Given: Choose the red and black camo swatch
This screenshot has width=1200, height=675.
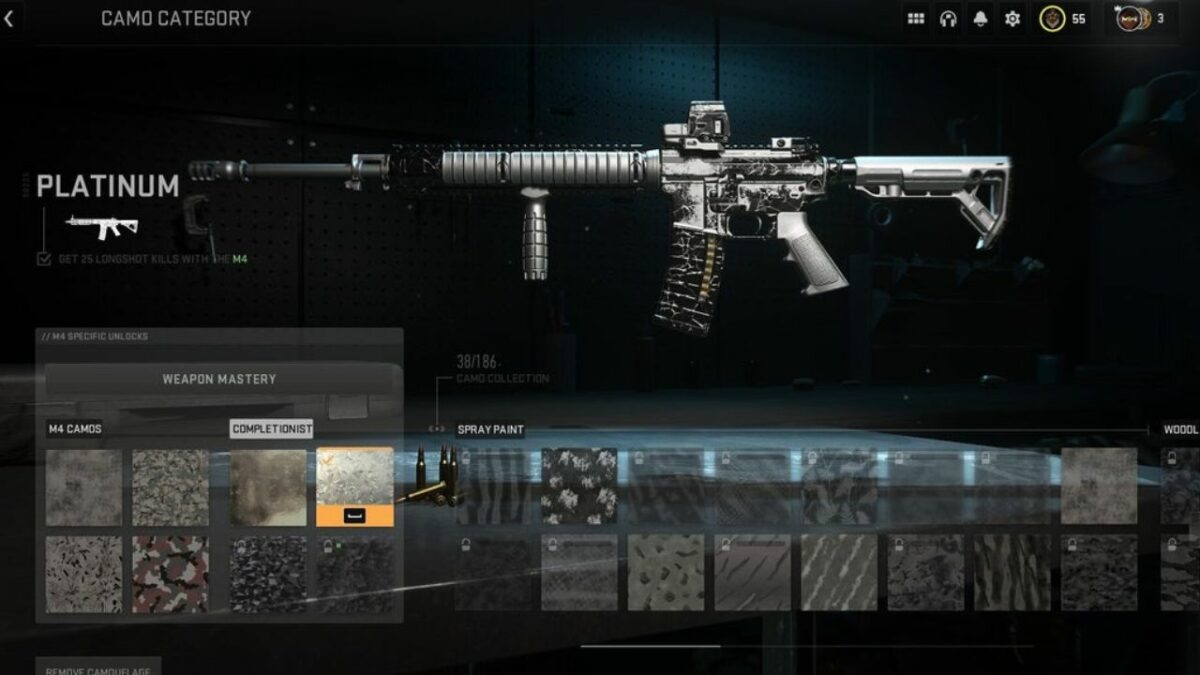Looking at the screenshot, I should click(171, 574).
